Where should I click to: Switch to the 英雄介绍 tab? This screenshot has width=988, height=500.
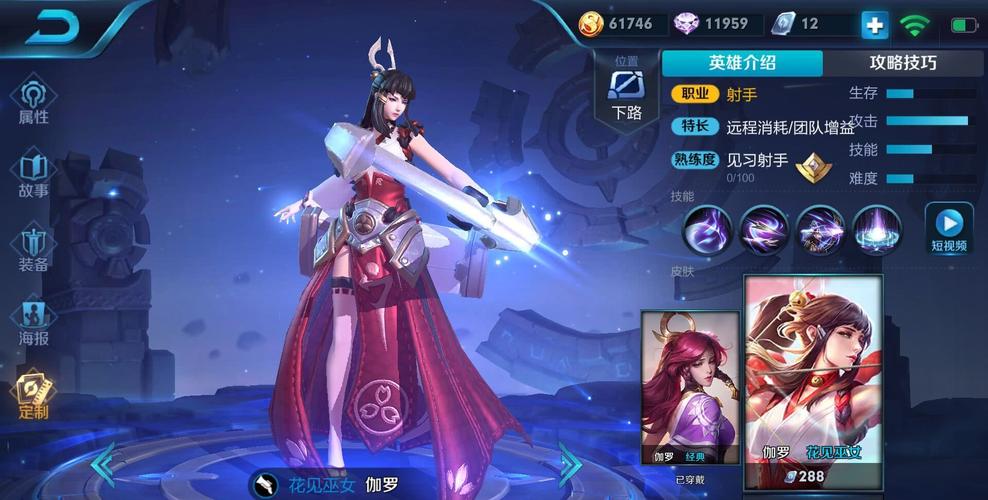742,63
